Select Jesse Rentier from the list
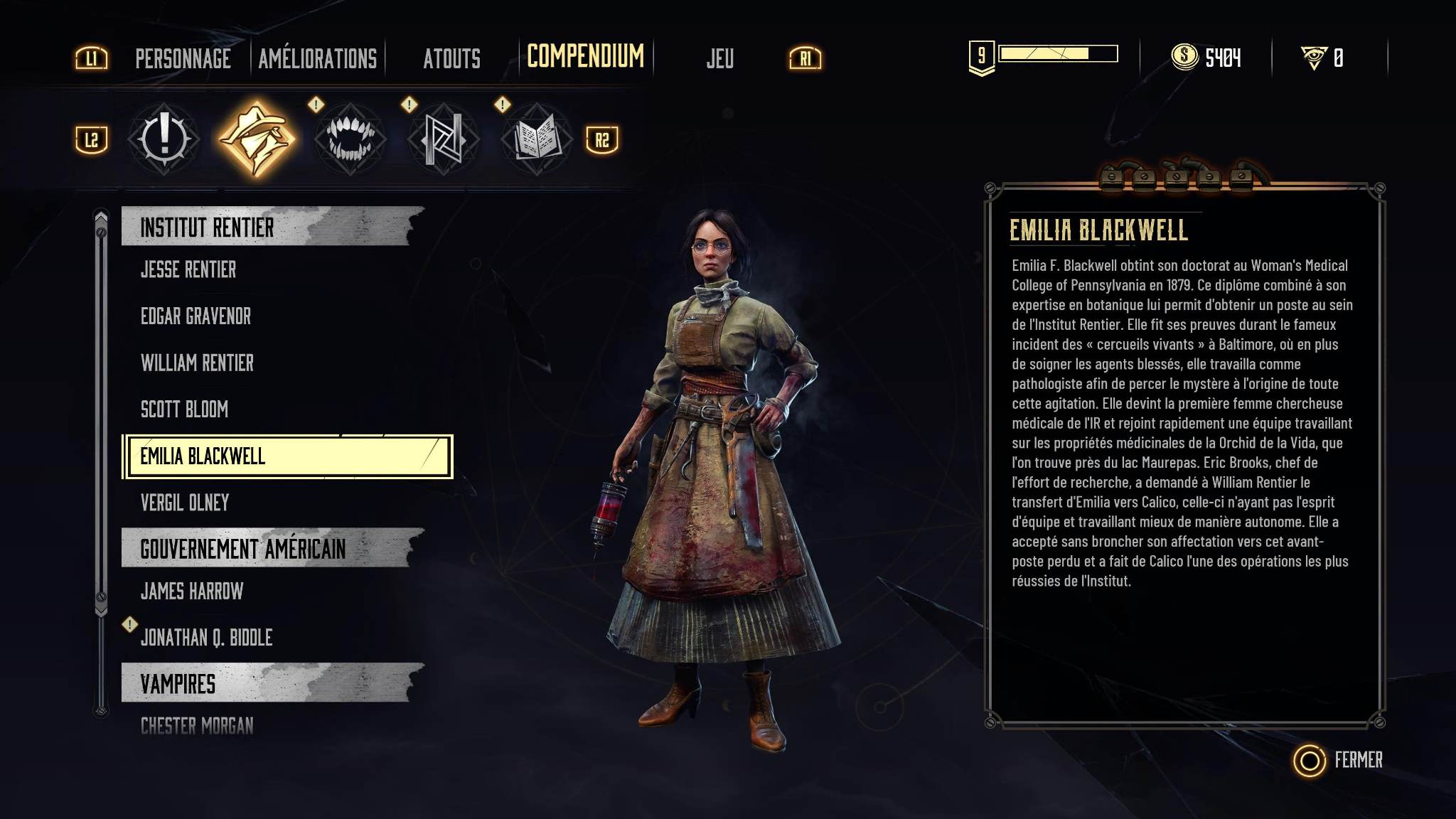This screenshot has width=1456, height=819. point(188,269)
